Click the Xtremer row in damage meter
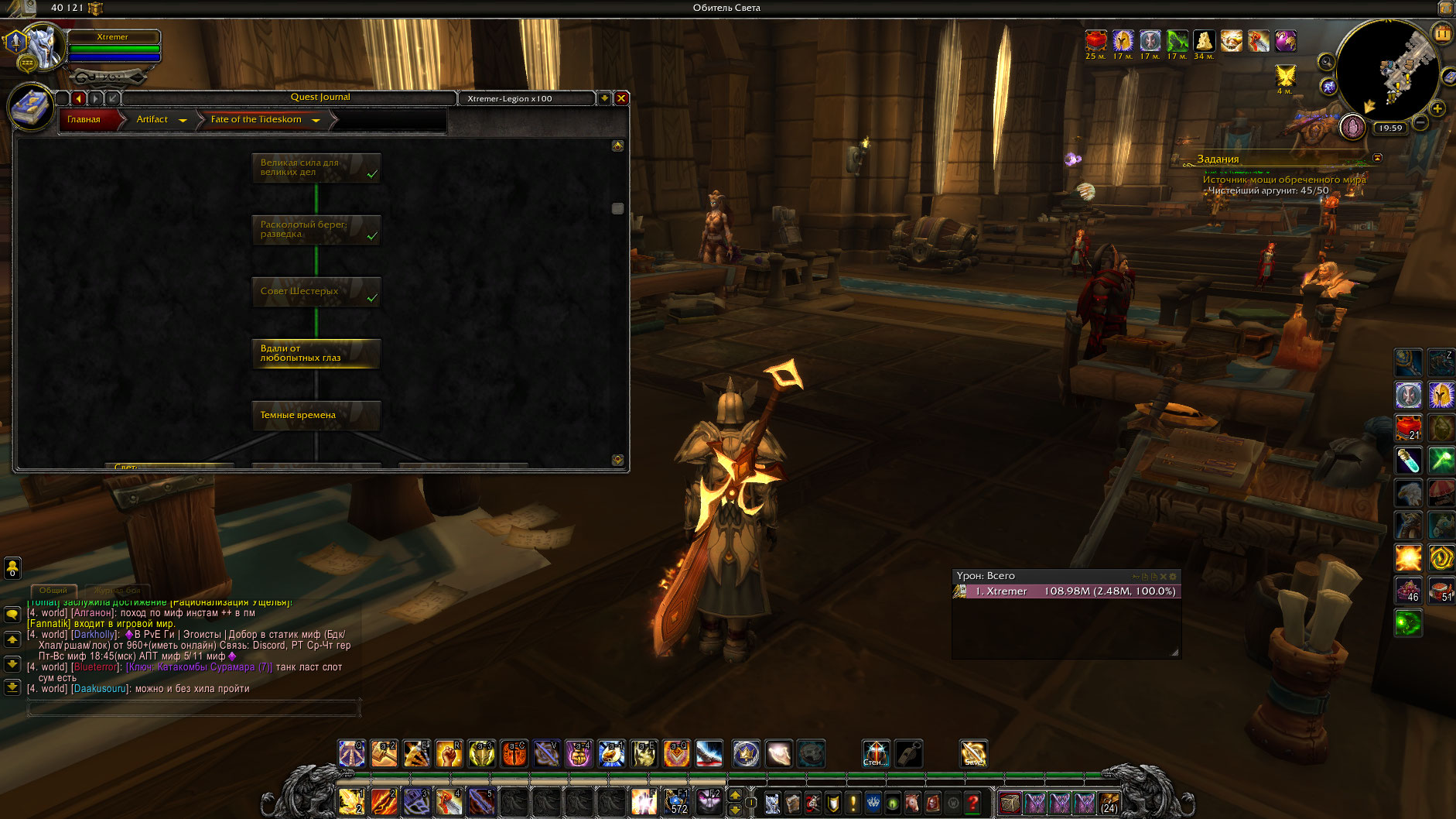1456x819 pixels. point(1066,591)
